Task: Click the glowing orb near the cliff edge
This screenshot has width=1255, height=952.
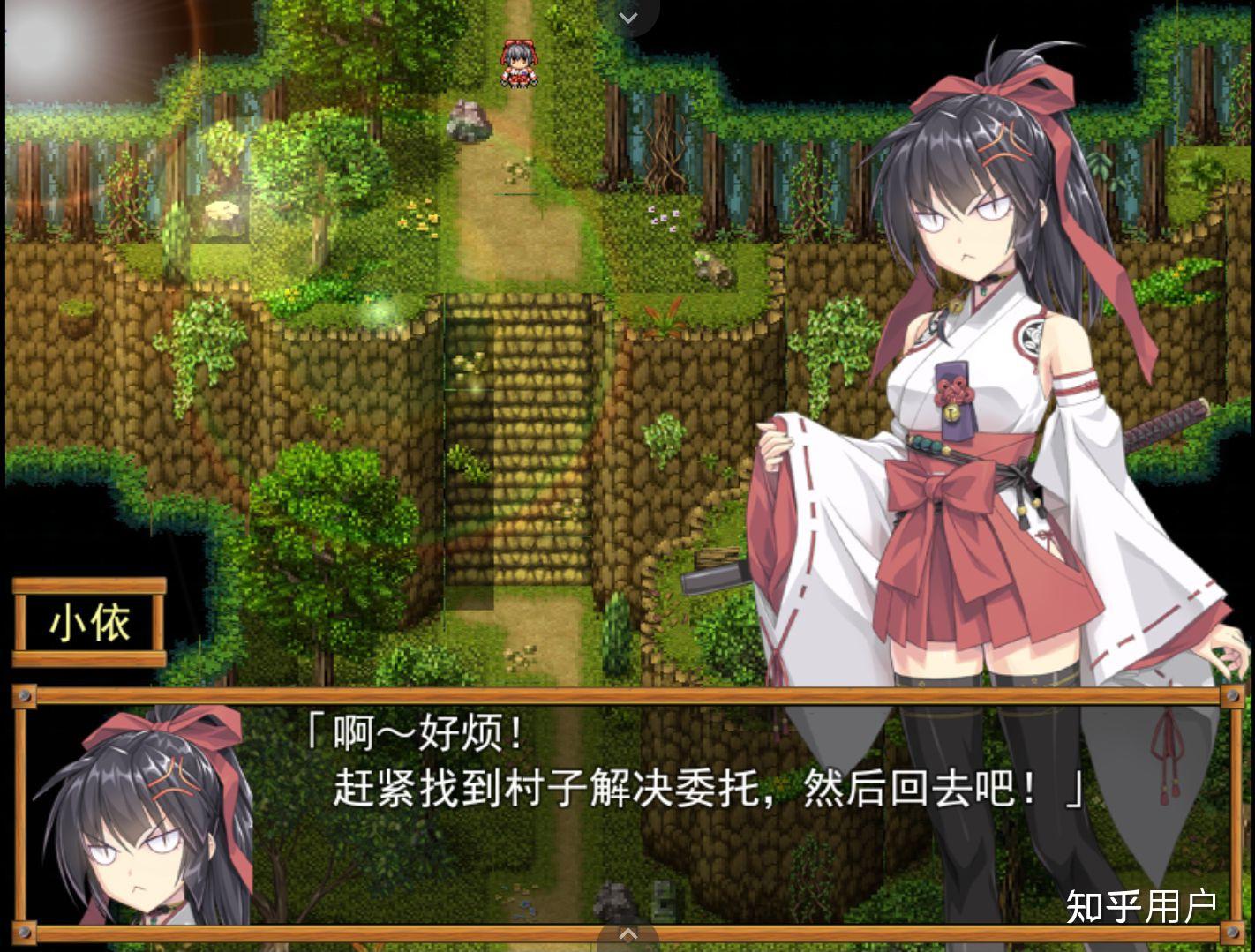Action: [x=380, y=314]
